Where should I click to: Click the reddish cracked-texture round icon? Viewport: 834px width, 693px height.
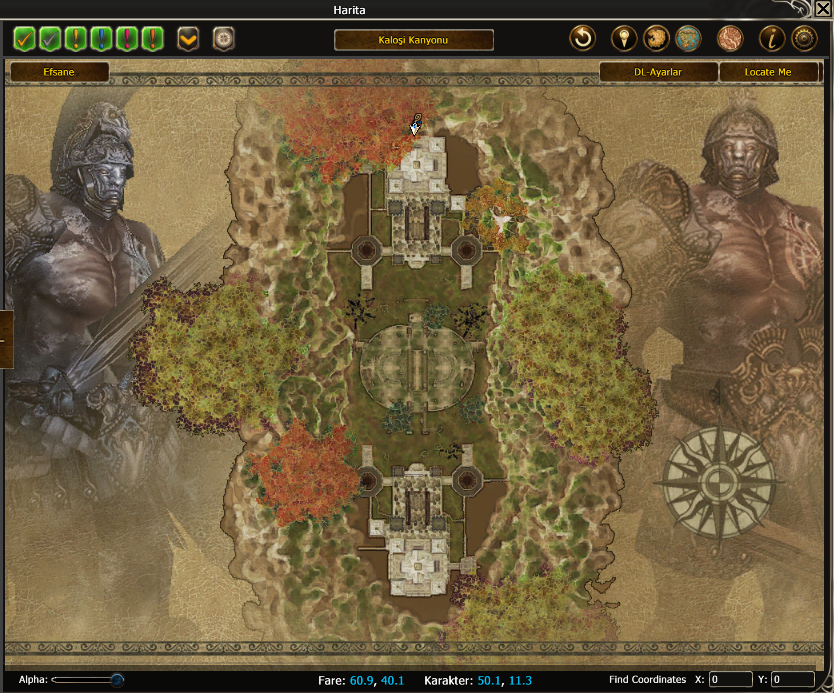point(730,39)
